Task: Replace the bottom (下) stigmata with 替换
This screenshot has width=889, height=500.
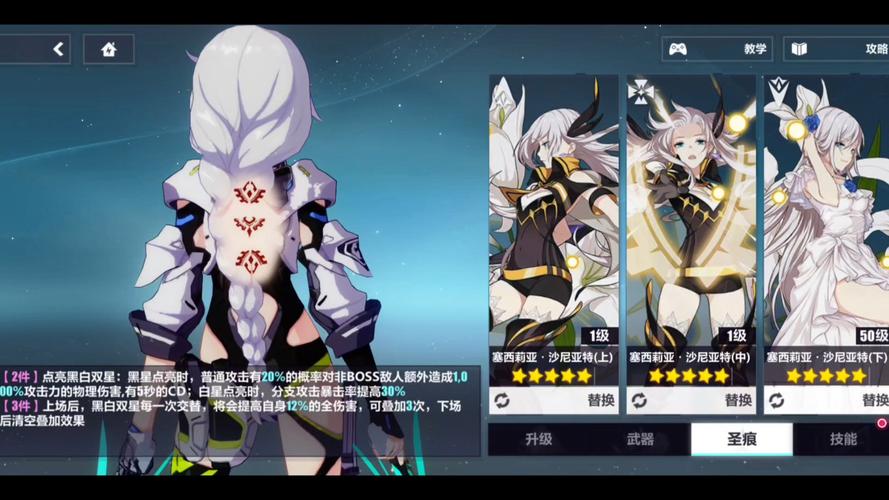Action: tap(827, 400)
